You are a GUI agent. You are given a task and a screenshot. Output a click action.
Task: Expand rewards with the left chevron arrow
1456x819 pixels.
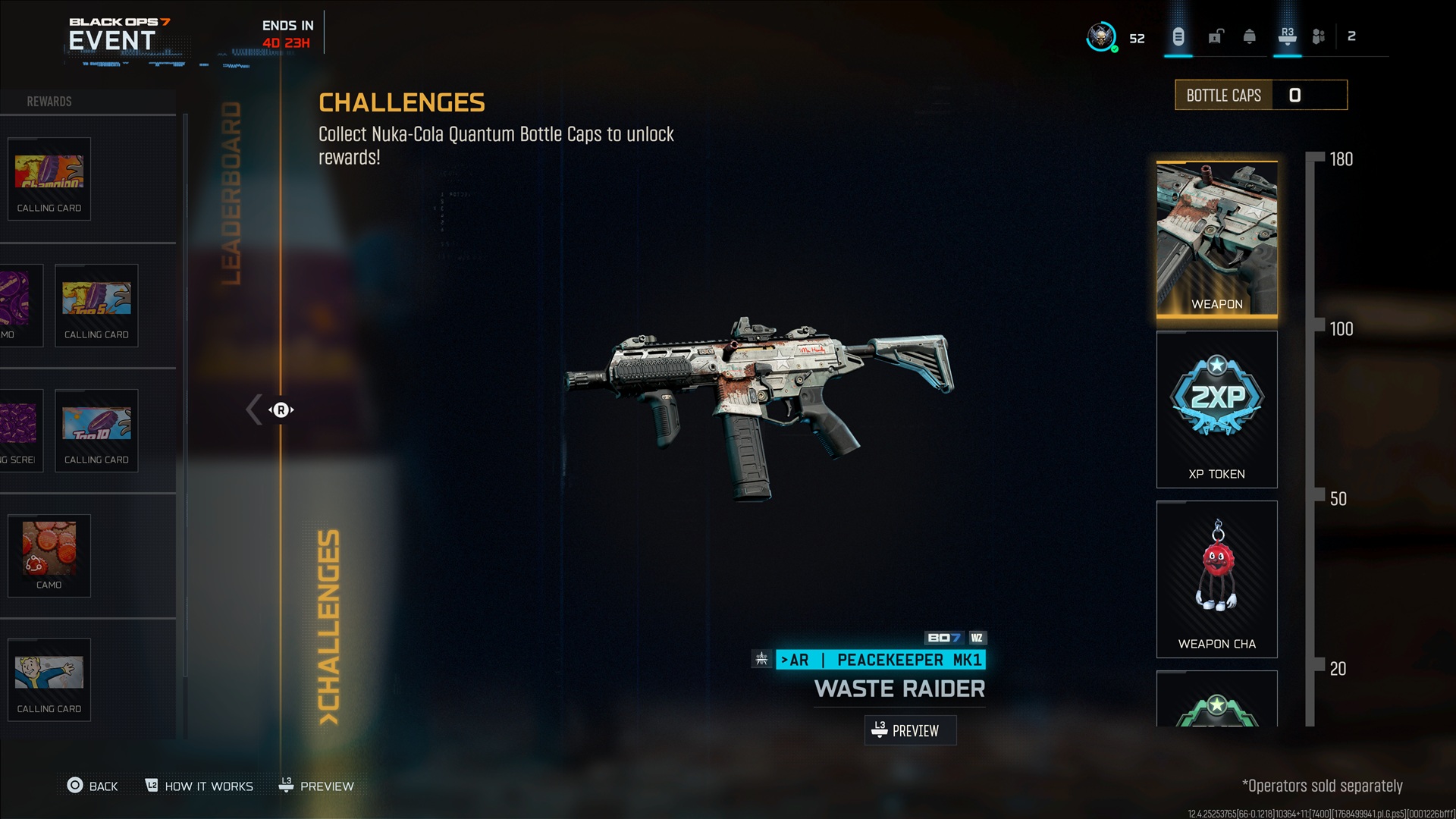tap(253, 409)
